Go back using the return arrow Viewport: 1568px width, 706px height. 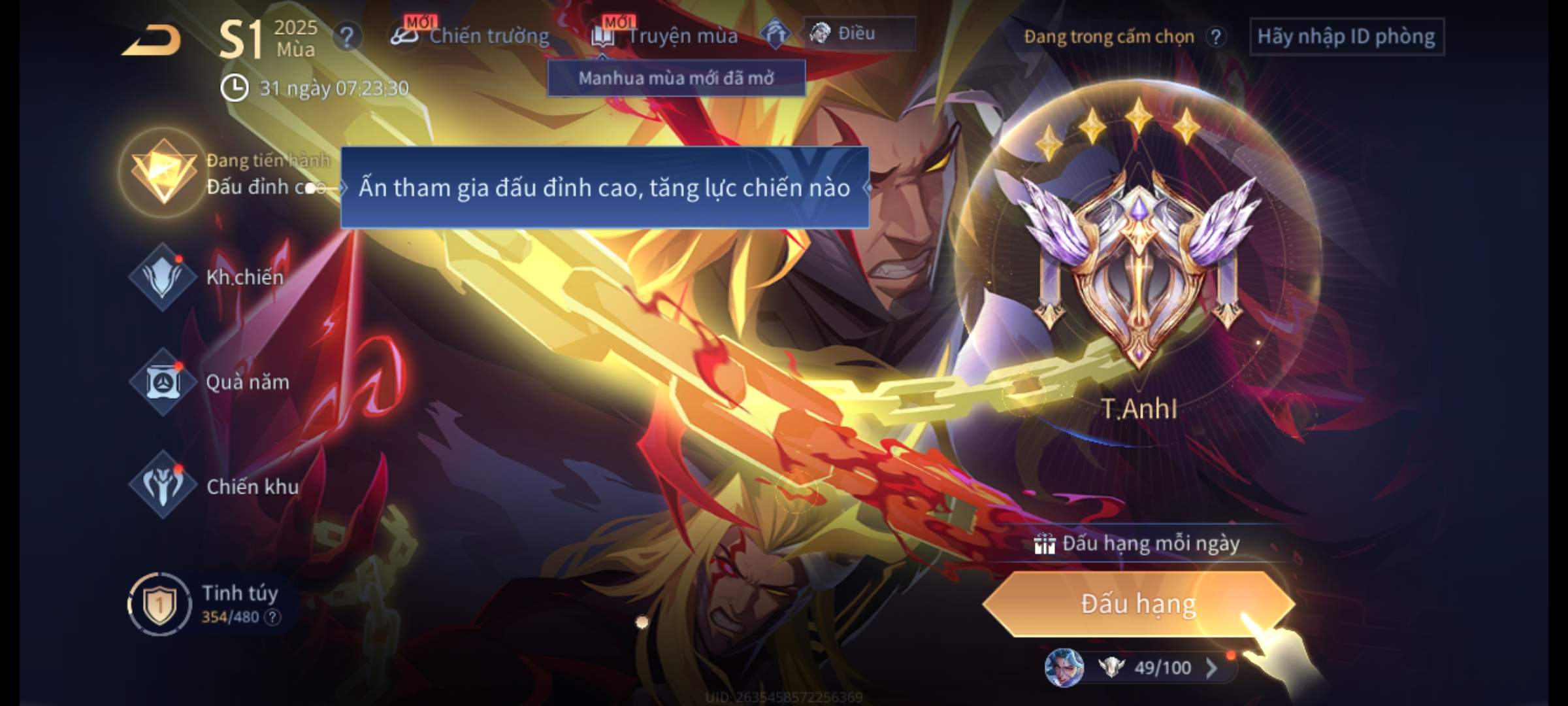[152, 41]
